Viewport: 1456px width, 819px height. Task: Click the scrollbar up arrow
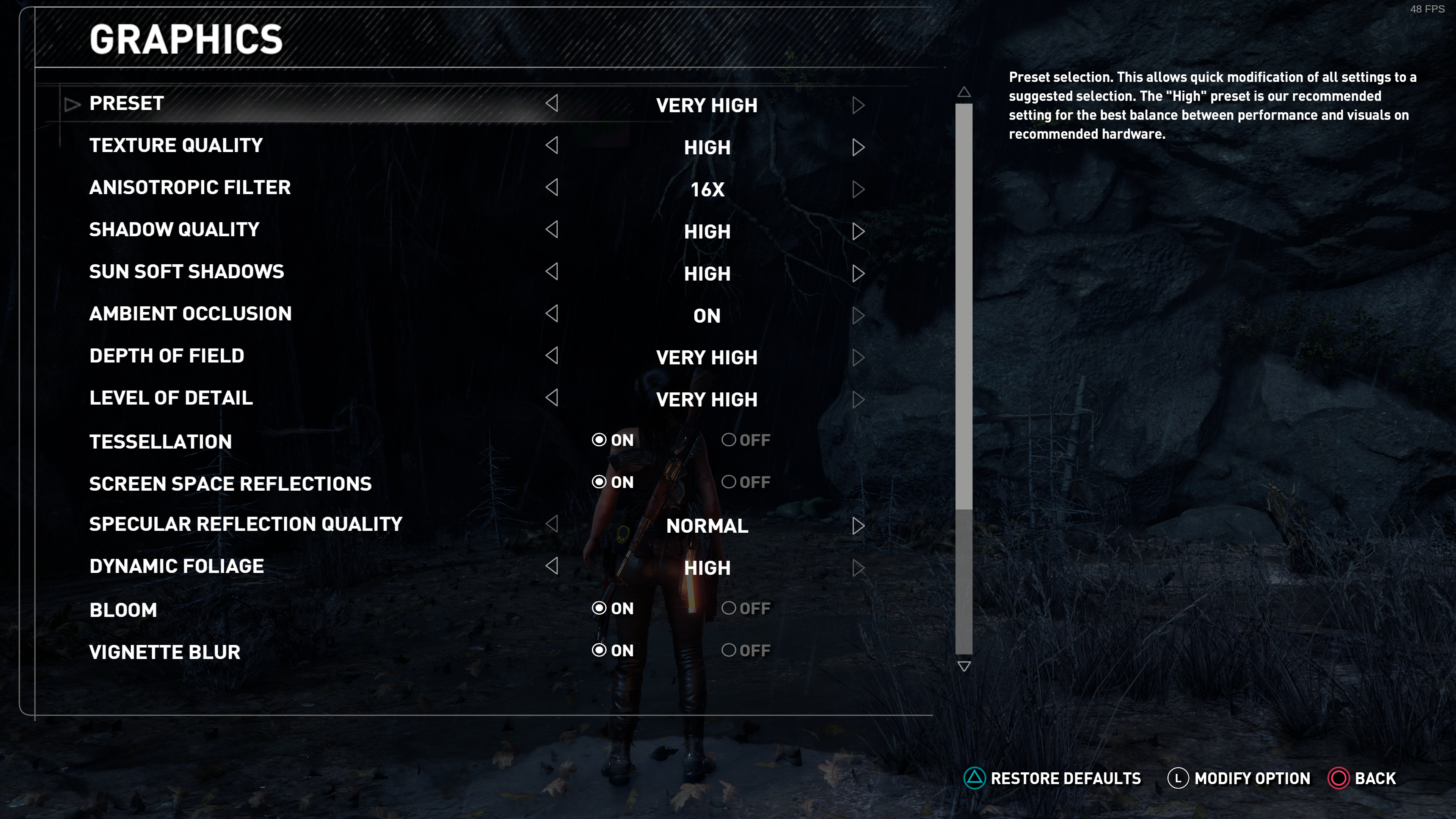(x=964, y=92)
